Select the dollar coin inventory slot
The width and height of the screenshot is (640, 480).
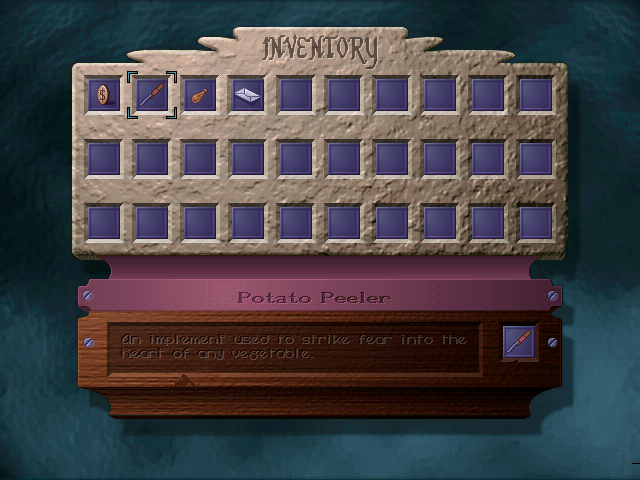[x=104, y=95]
